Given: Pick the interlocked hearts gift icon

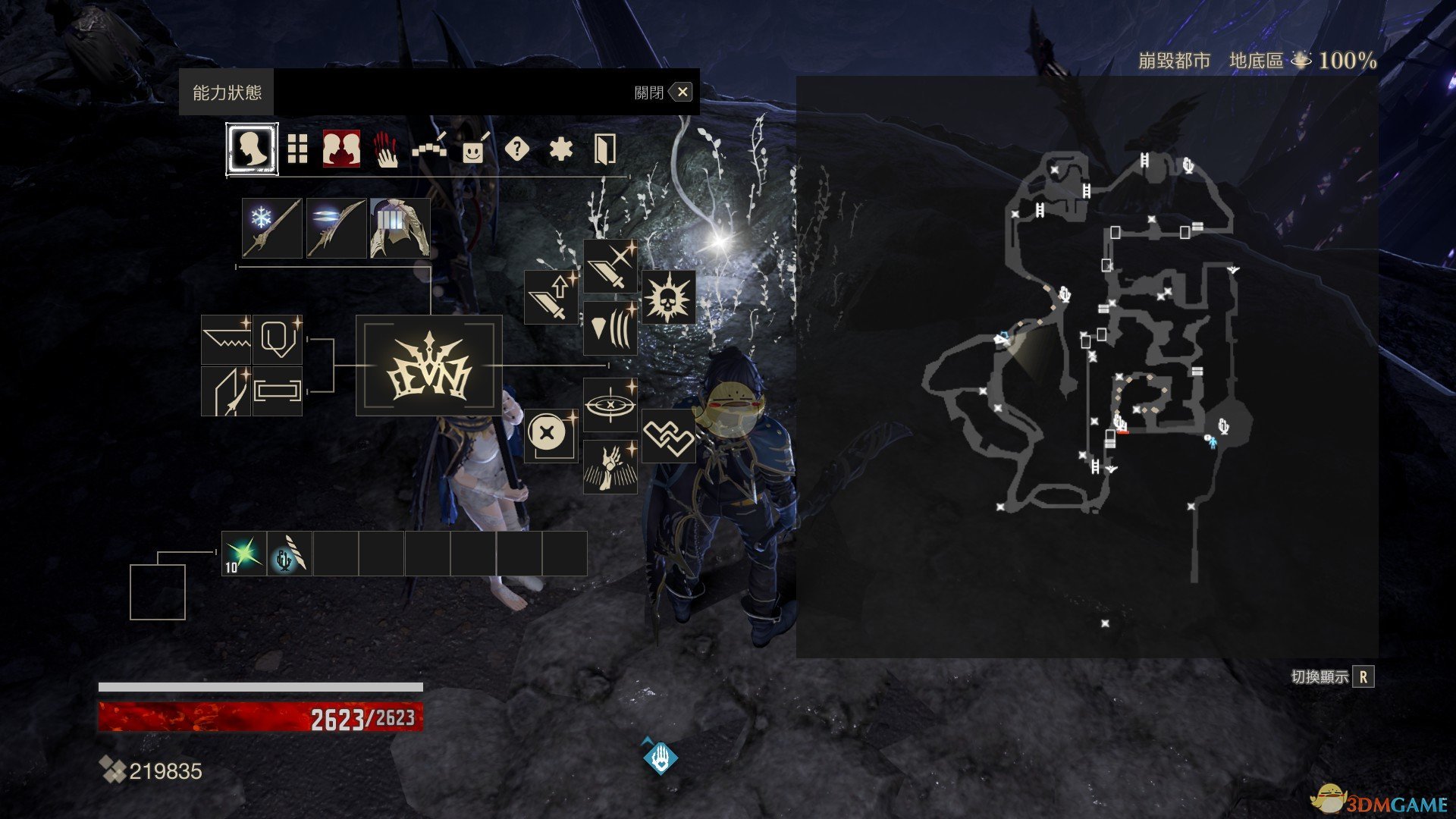Looking at the screenshot, I should click(x=668, y=436).
